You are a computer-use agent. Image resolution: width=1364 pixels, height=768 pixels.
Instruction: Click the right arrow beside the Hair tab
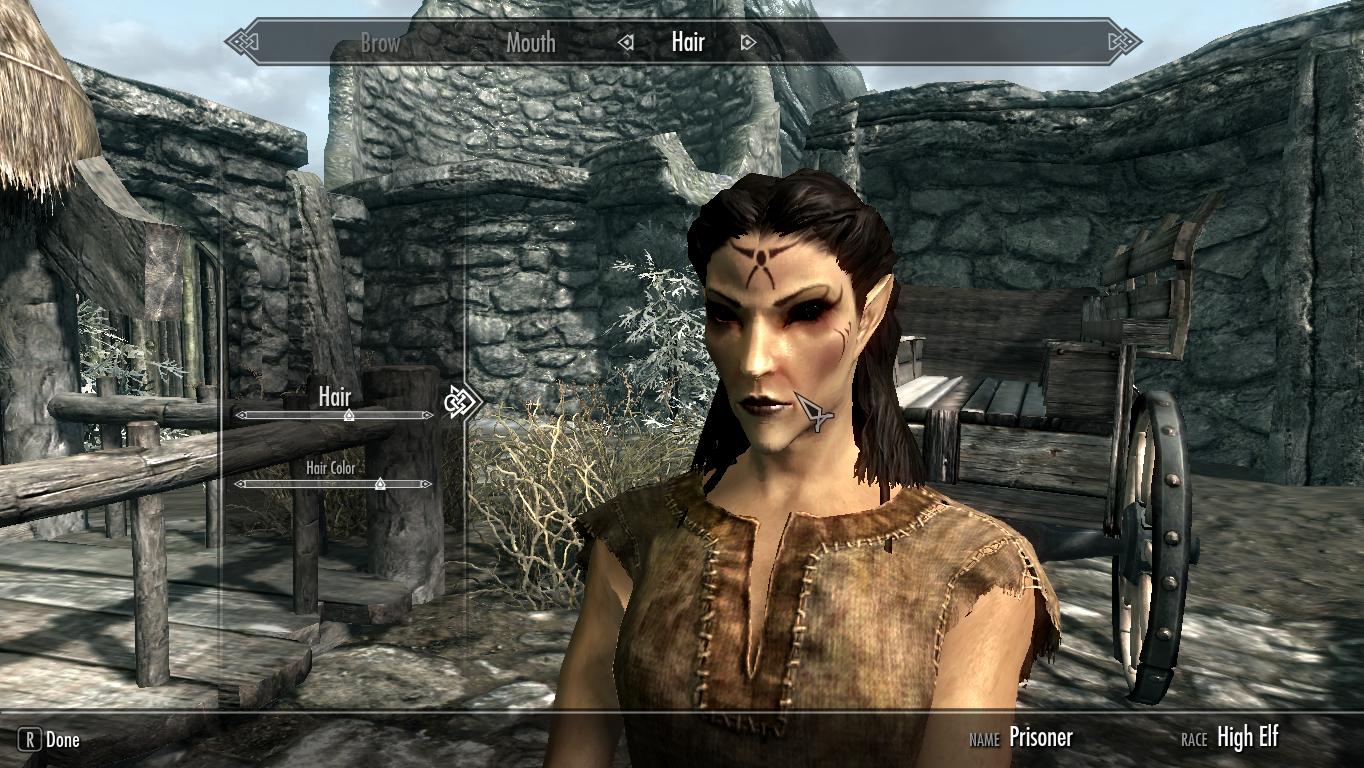748,43
